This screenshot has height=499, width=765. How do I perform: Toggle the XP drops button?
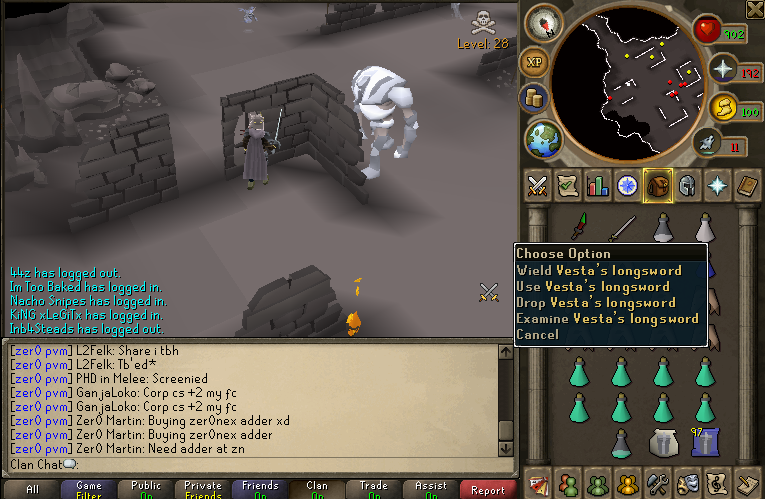point(533,61)
